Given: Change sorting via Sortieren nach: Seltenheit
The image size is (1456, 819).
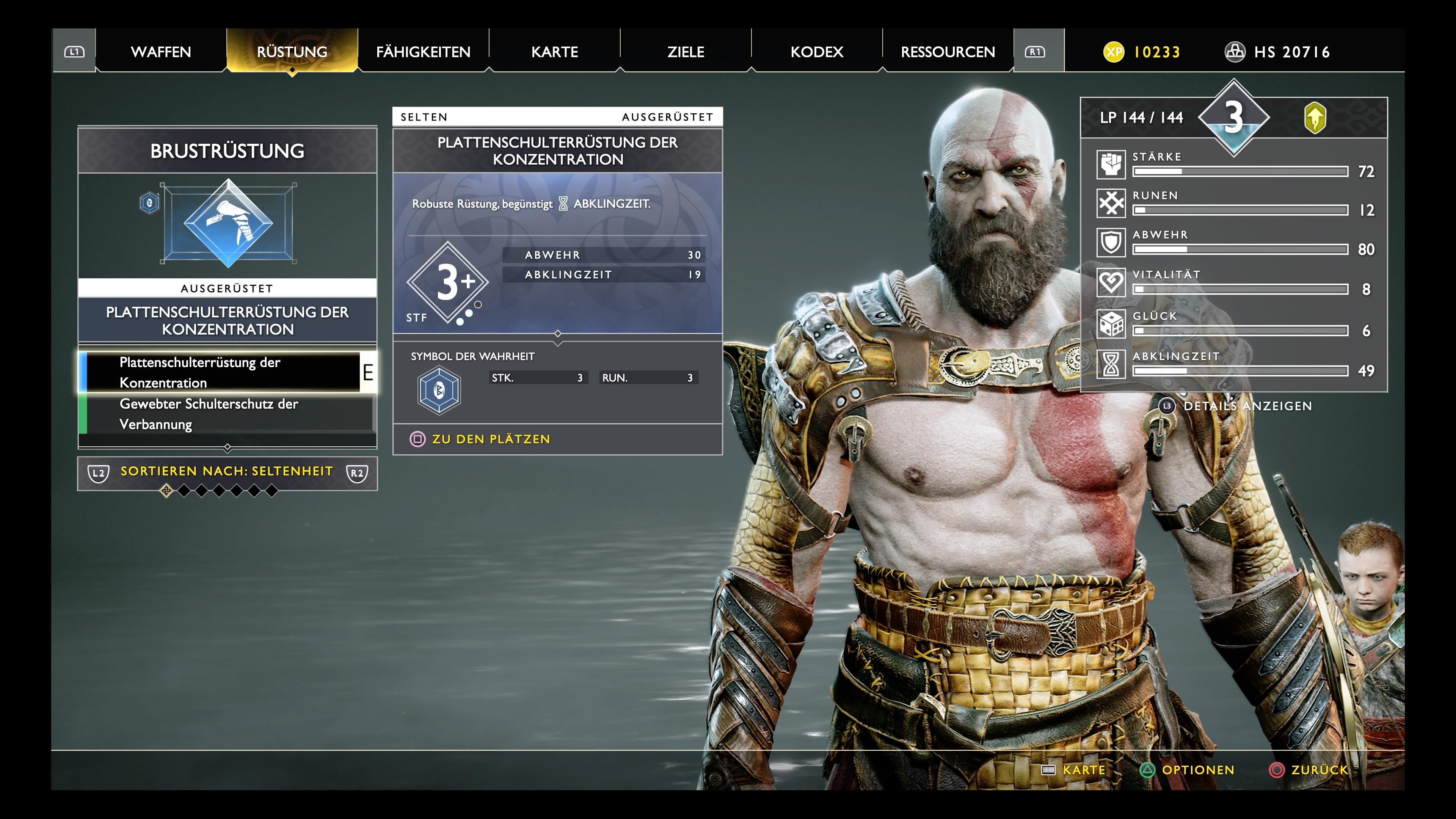Looking at the screenshot, I should [227, 472].
